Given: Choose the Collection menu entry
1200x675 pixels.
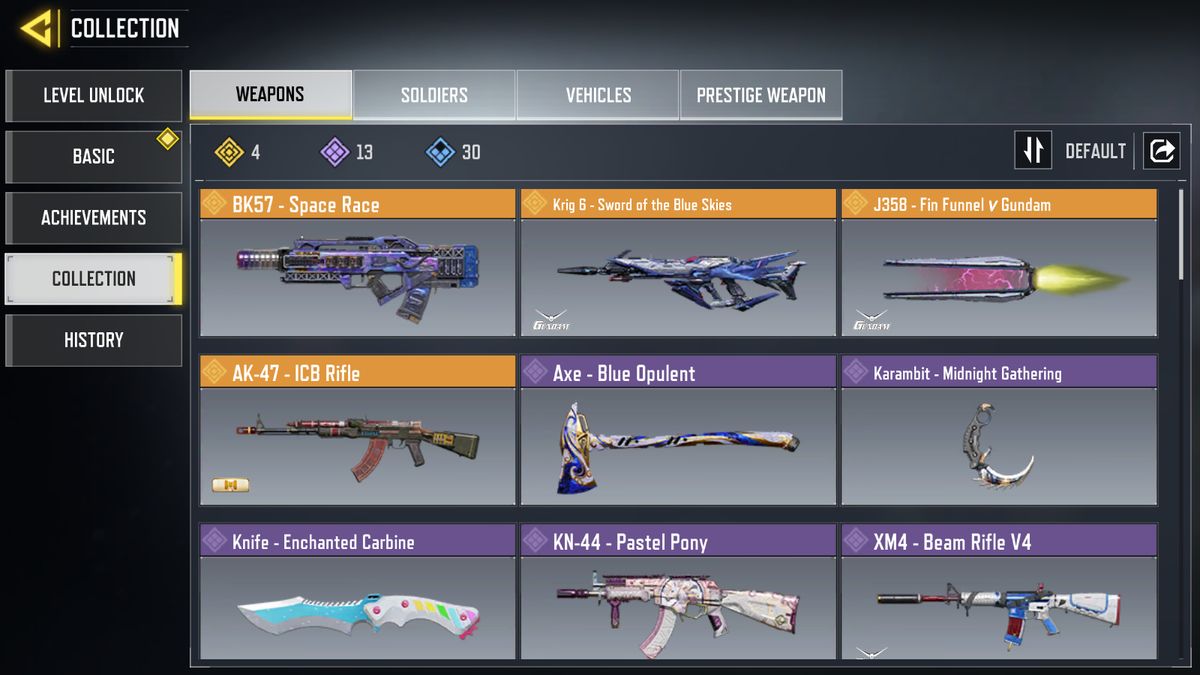Looking at the screenshot, I should click(x=94, y=279).
